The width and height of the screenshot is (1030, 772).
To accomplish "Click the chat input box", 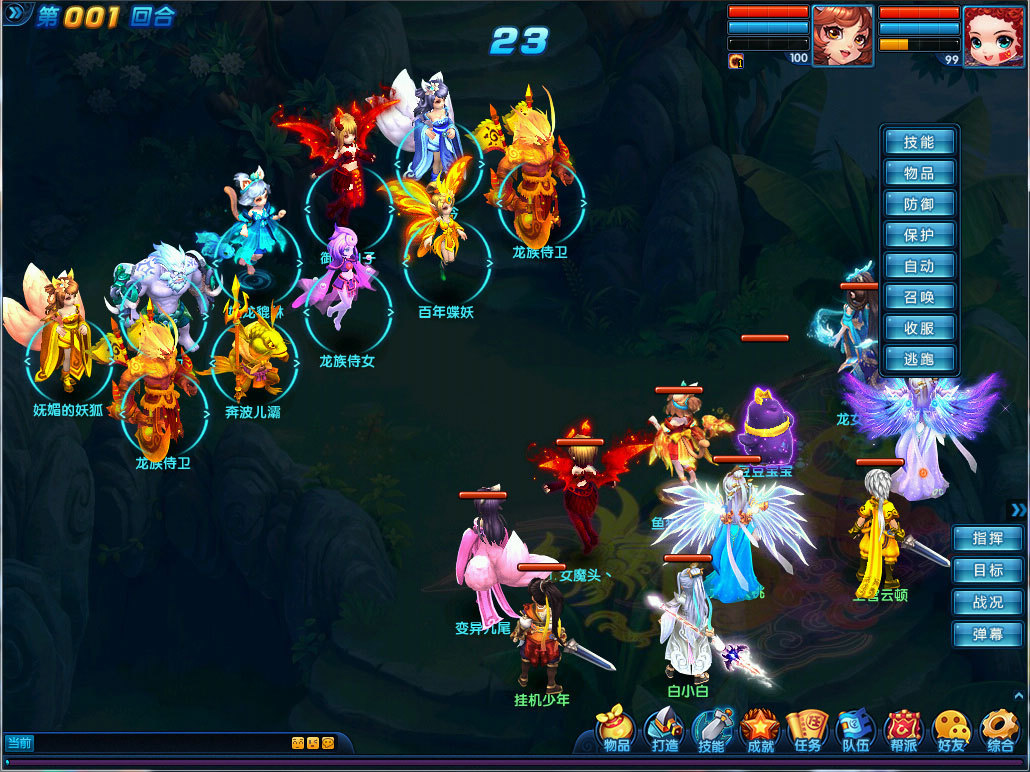I will 160,743.
